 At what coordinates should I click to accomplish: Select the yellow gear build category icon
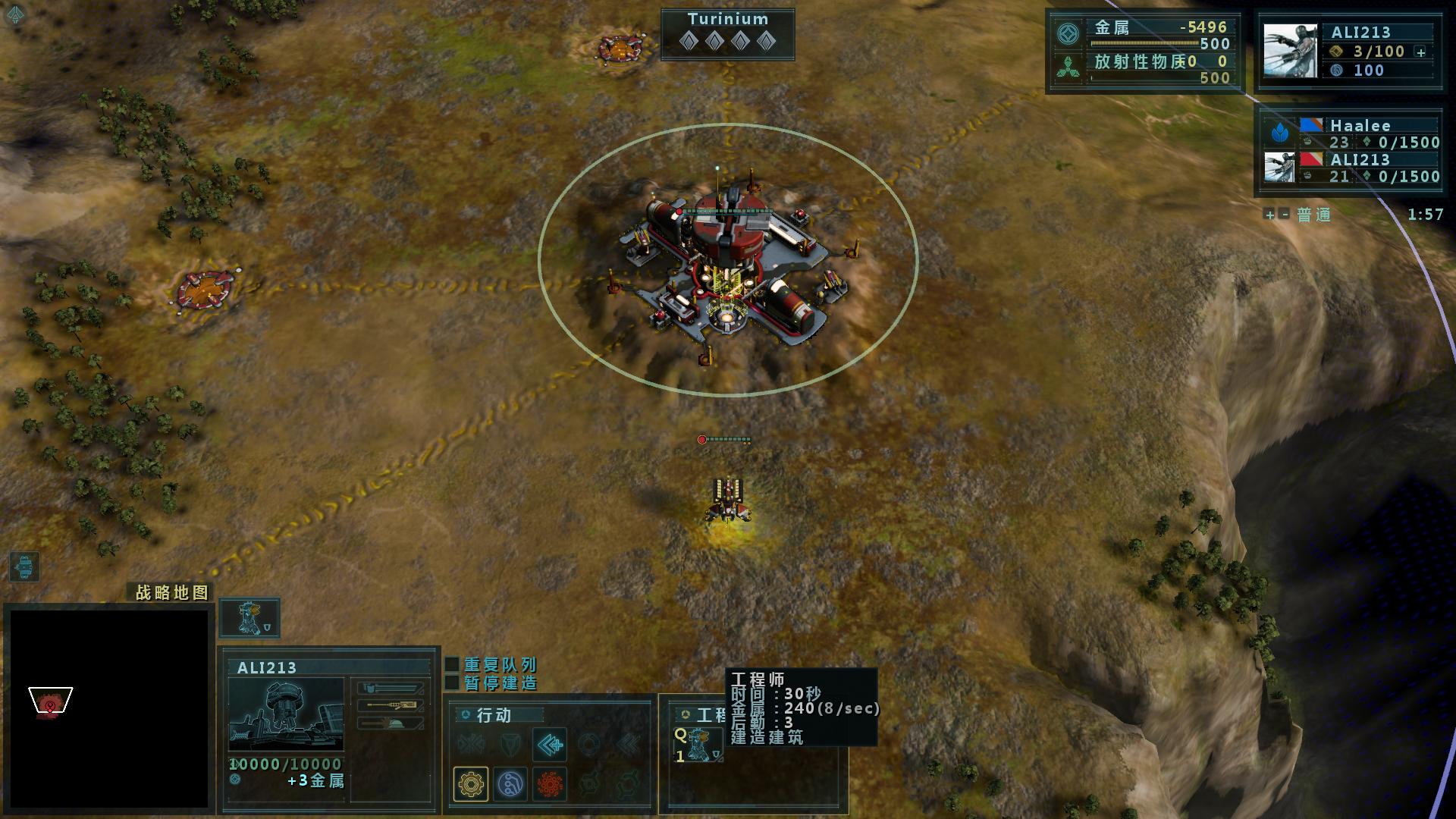[x=470, y=783]
